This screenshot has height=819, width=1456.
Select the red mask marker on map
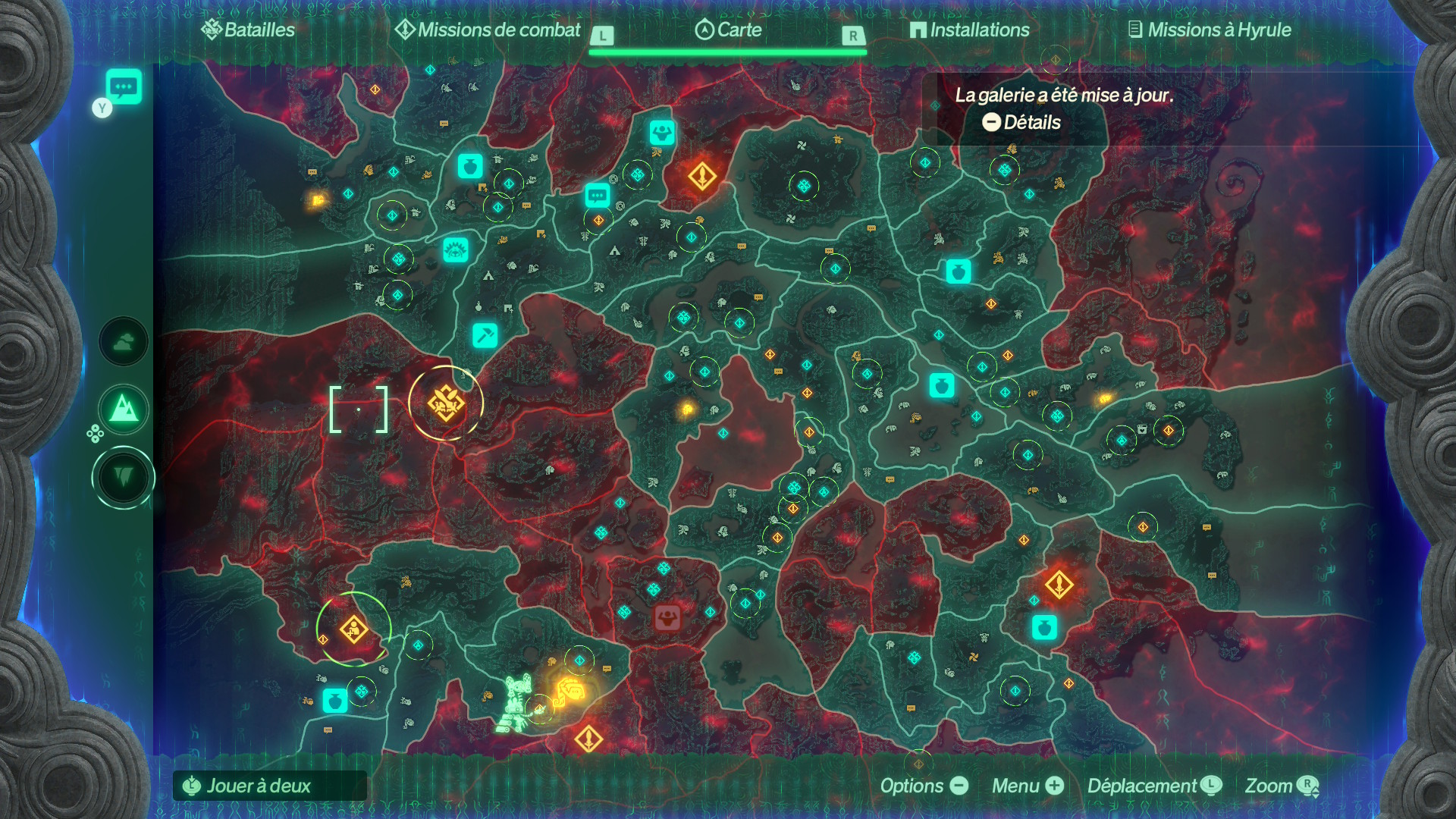point(667,617)
